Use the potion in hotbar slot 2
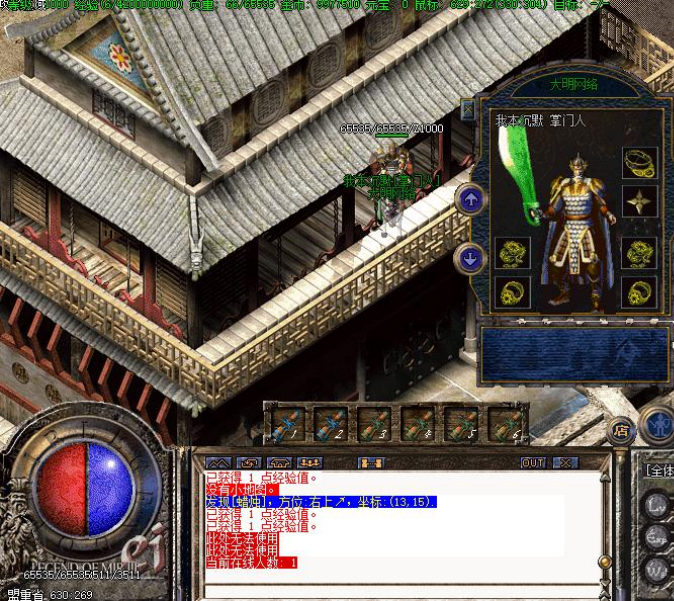 click(x=330, y=424)
